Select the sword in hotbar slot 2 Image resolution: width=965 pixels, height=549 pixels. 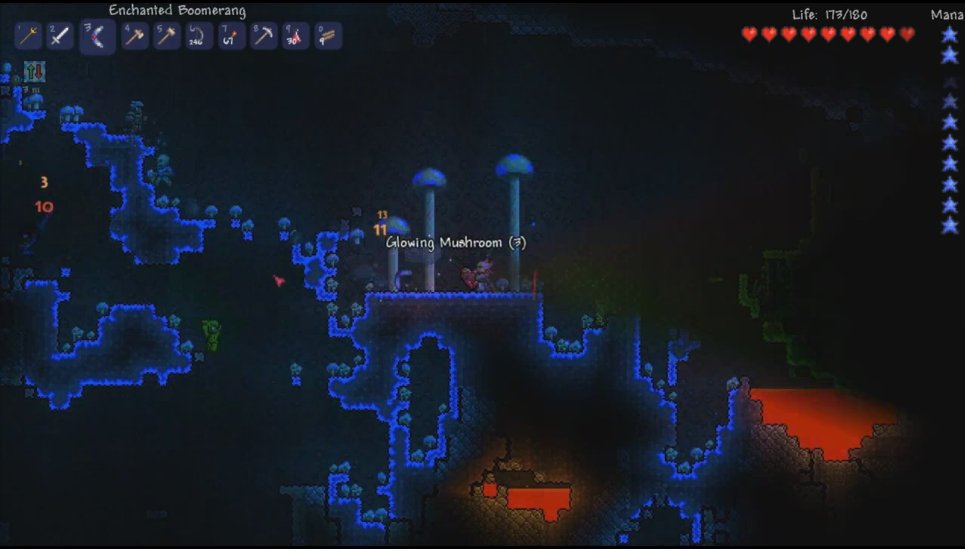pyautogui.click(x=61, y=37)
